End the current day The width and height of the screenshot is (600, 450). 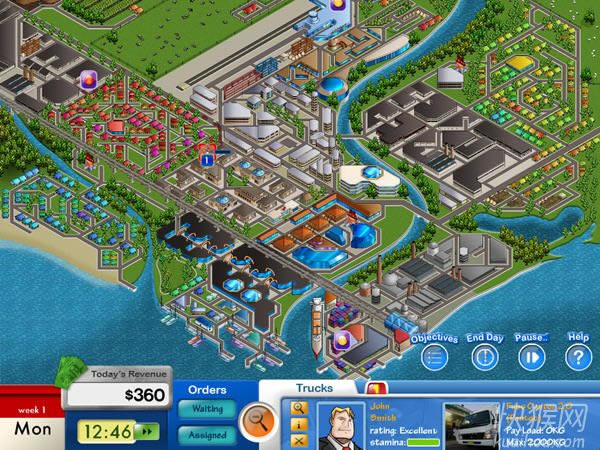[484, 357]
